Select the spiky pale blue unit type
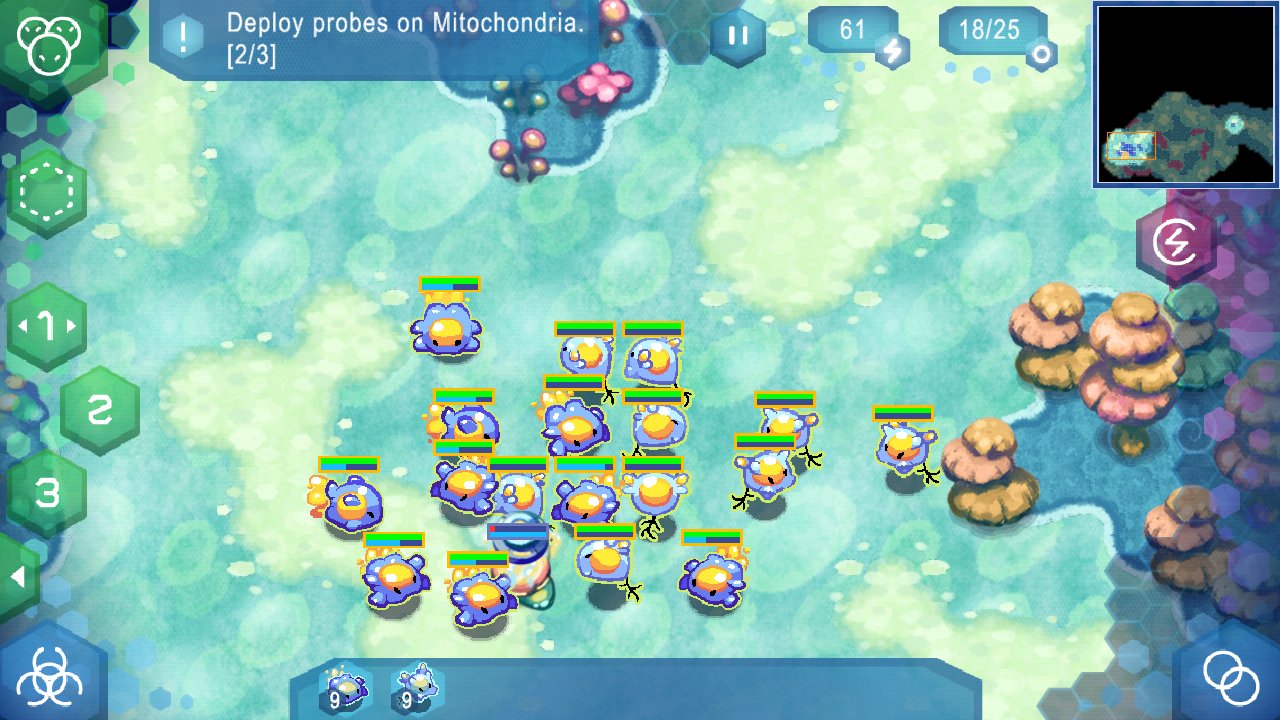This screenshot has height=720, width=1280. click(x=417, y=688)
